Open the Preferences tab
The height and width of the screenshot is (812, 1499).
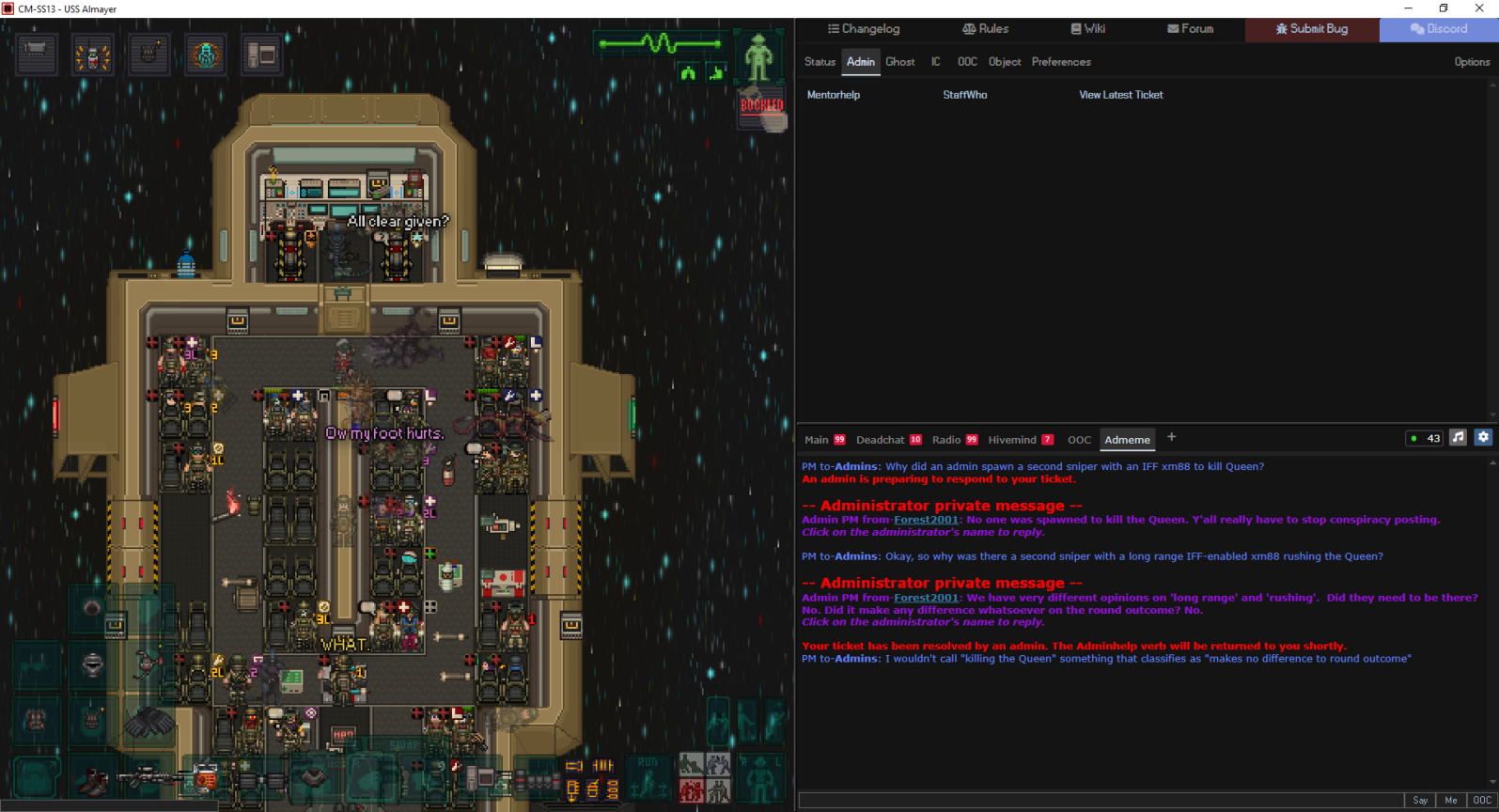(x=1061, y=62)
